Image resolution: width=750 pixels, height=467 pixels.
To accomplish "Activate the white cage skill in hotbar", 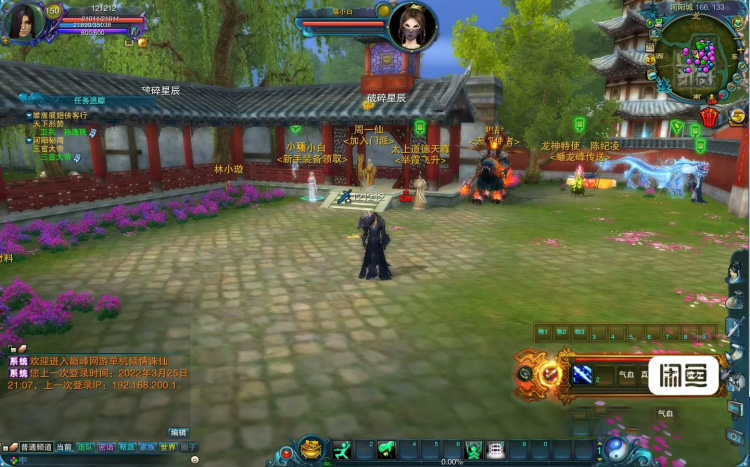I will [x=496, y=450].
